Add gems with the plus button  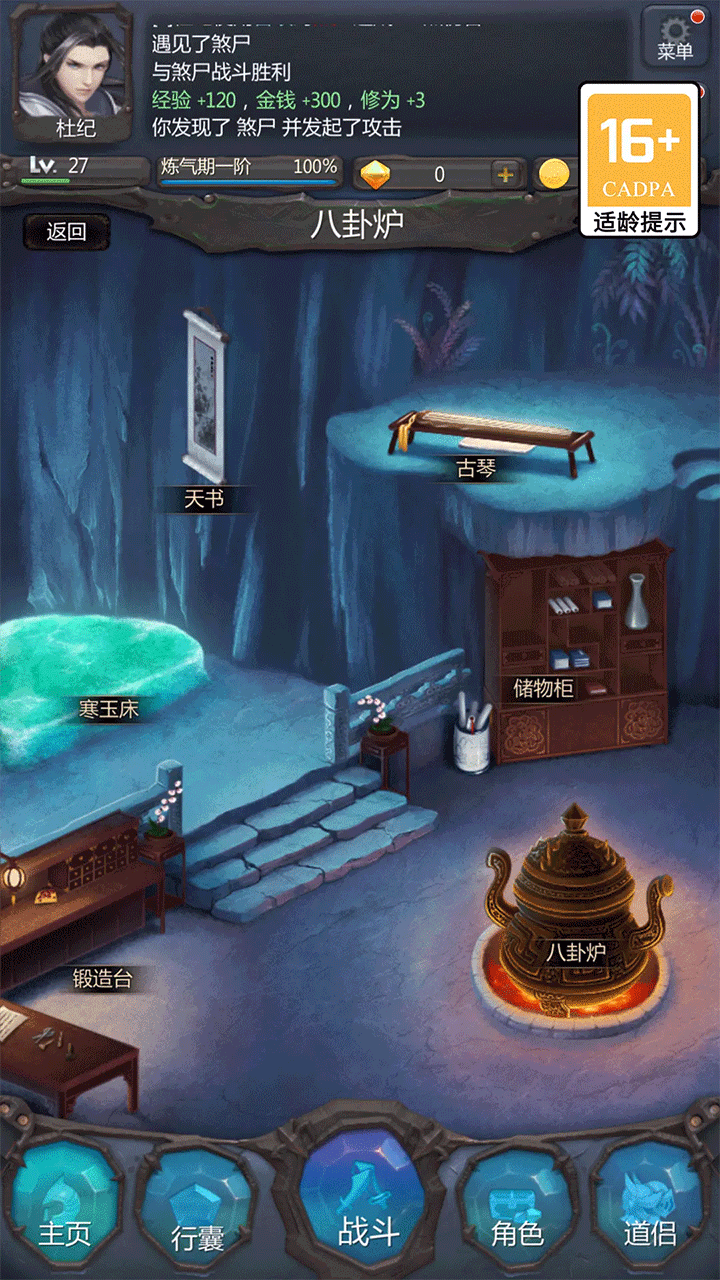pyautogui.click(x=505, y=174)
